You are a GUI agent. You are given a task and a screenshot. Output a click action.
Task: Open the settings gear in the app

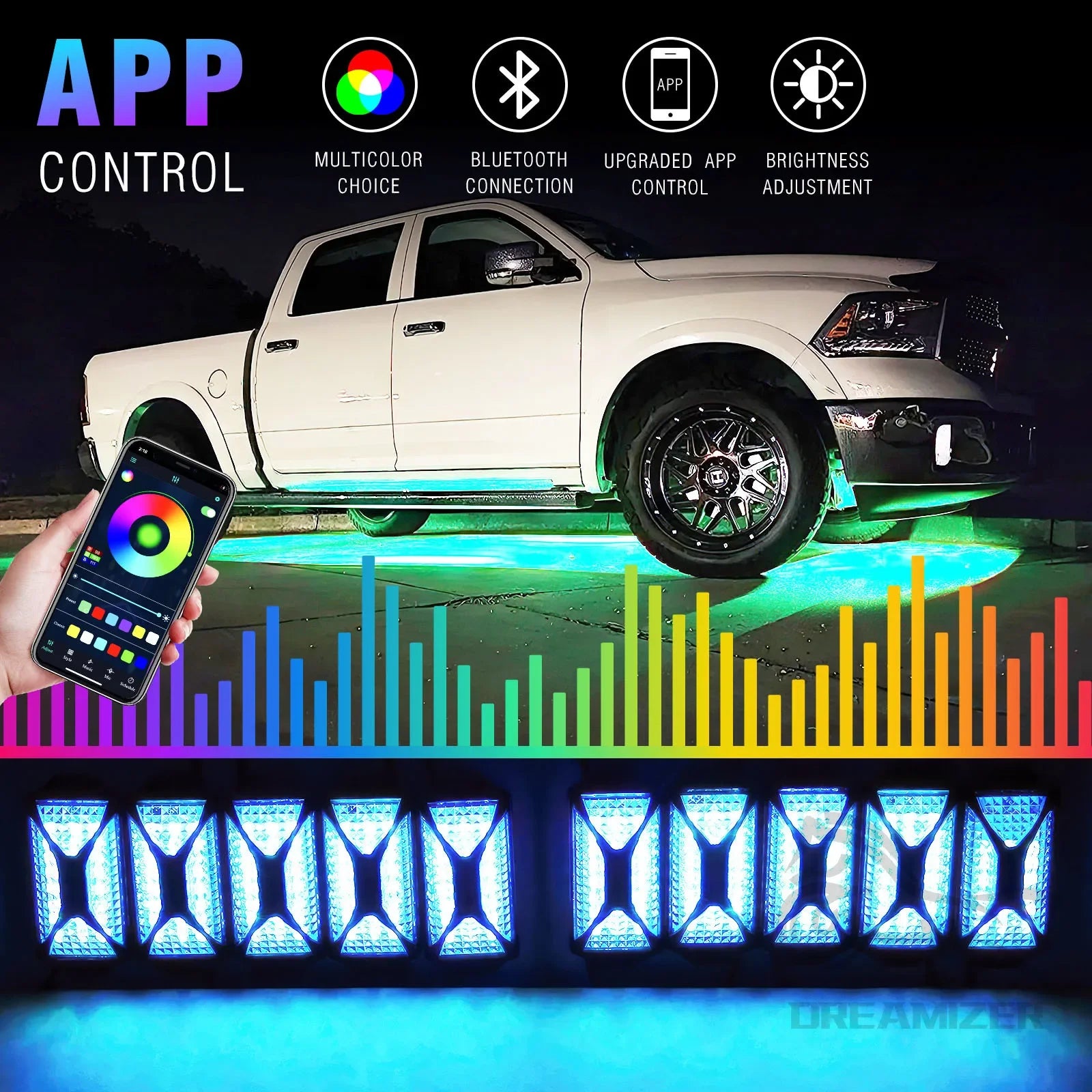(x=218, y=498)
